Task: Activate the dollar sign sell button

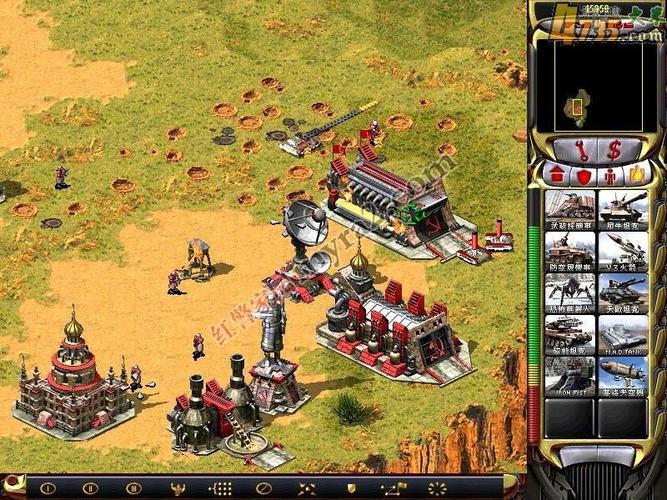Action: [614, 150]
